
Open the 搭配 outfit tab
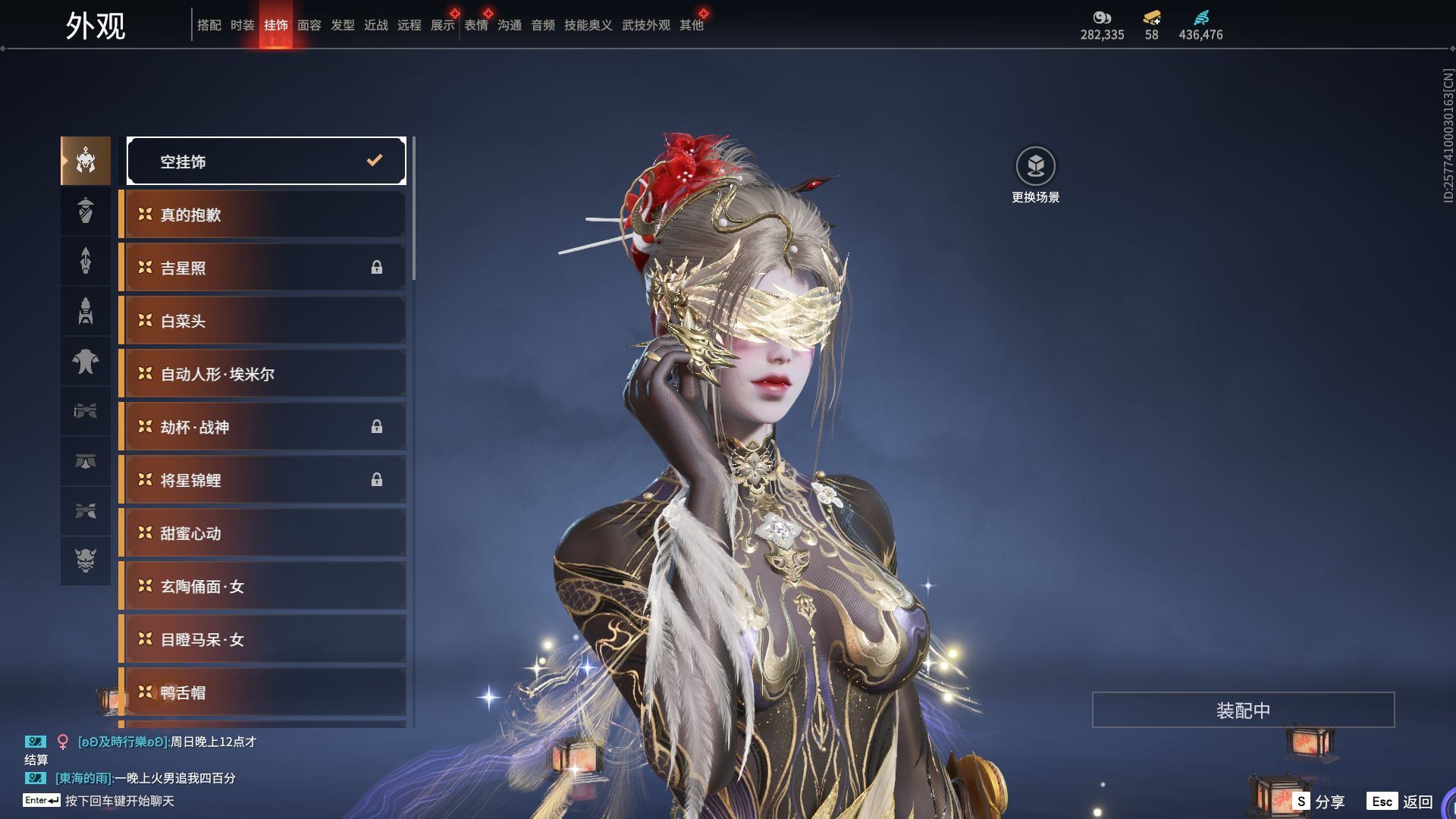[x=209, y=26]
